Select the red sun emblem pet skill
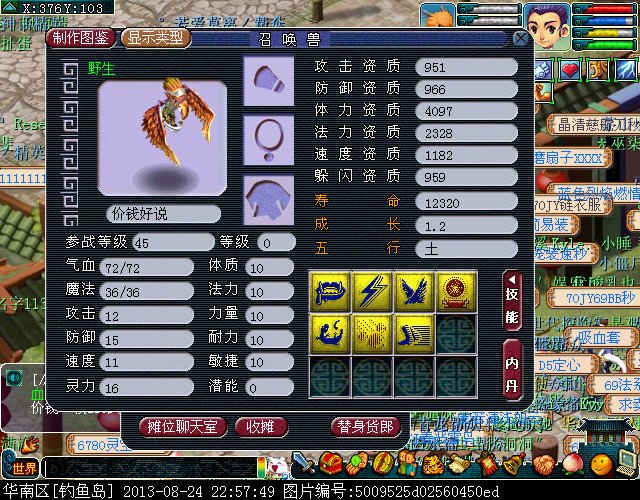The height and width of the screenshot is (500, 640). coord(456,290)
